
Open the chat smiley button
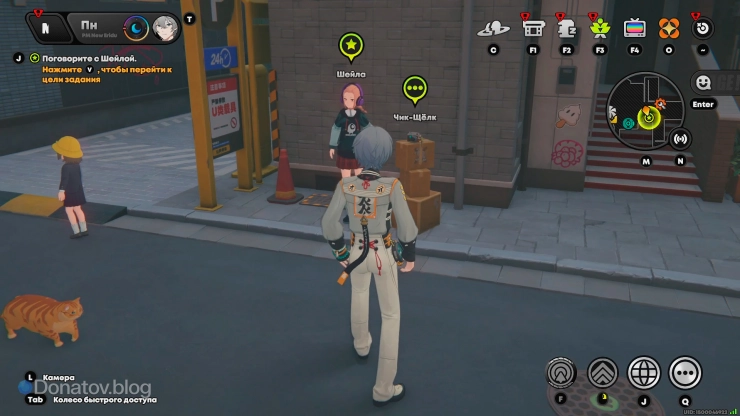(703, 83)
